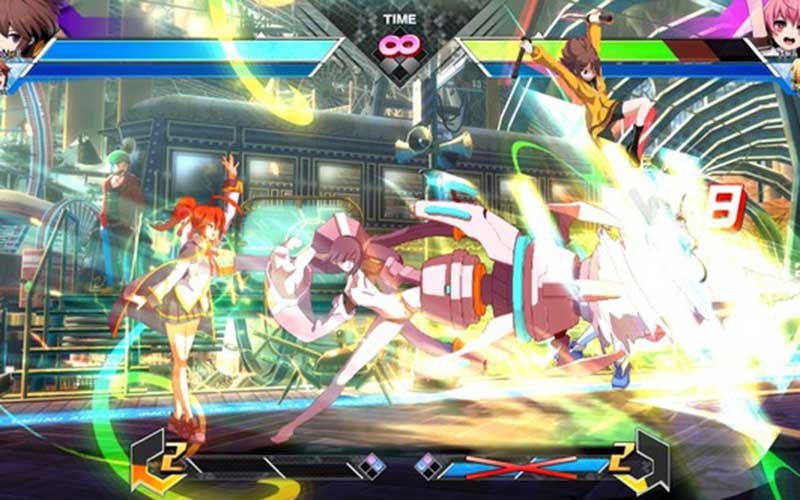Select the brown-haired player one portrait

point(24,24)
